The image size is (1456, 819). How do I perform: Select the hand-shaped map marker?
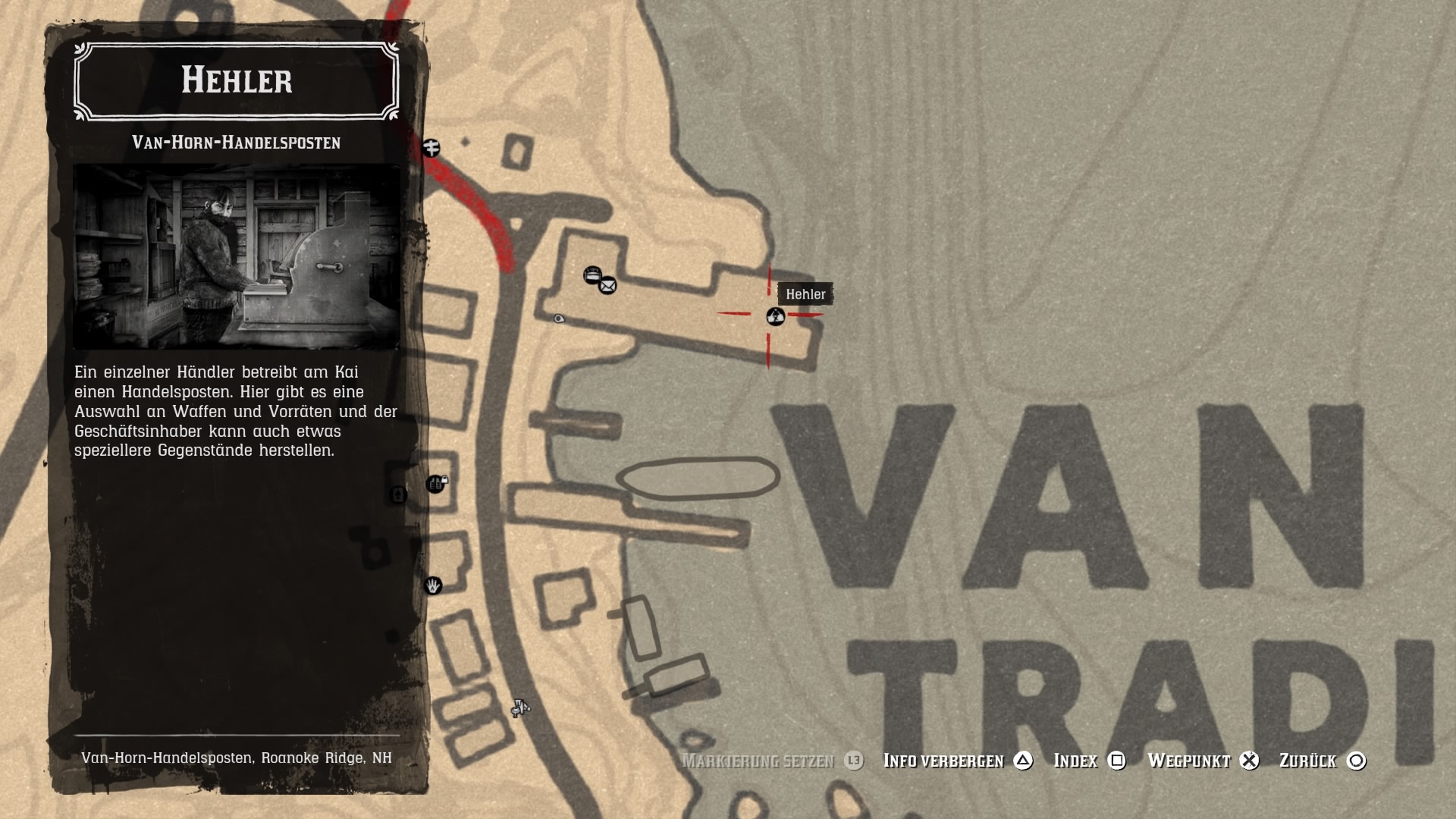point(433,585)
